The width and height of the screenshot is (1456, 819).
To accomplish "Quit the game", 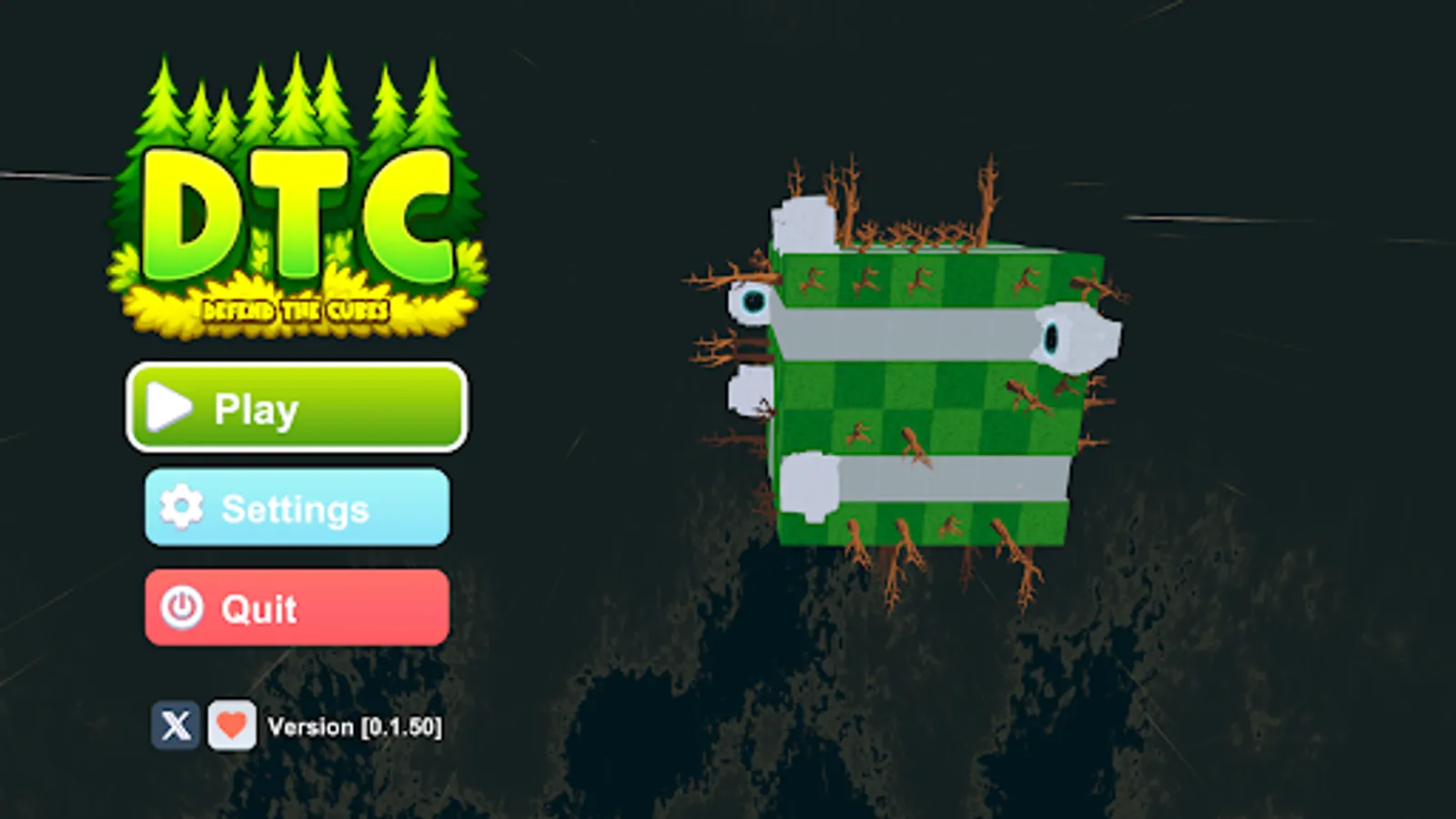I will 295,609.
